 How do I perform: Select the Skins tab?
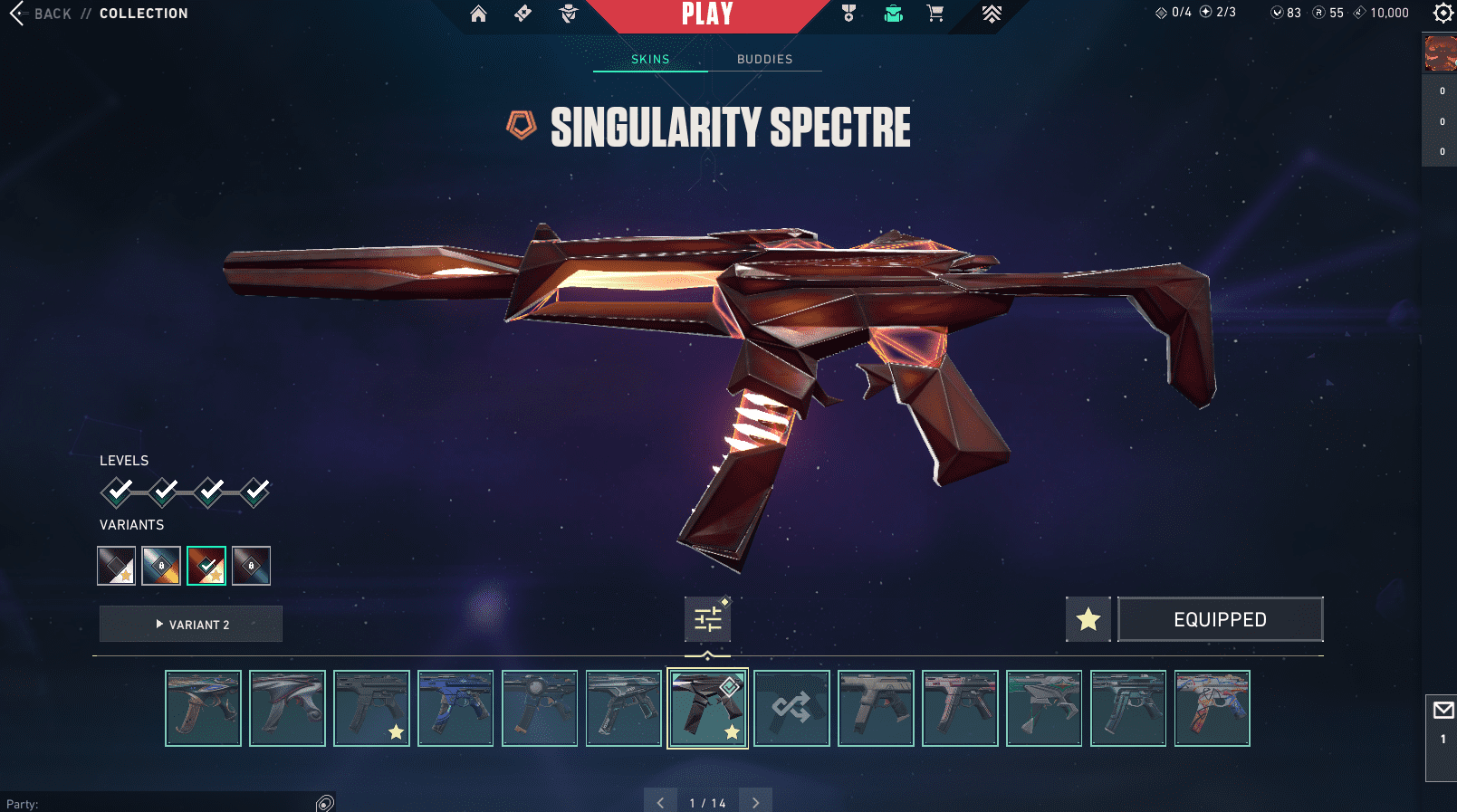(x=650, y=59)
